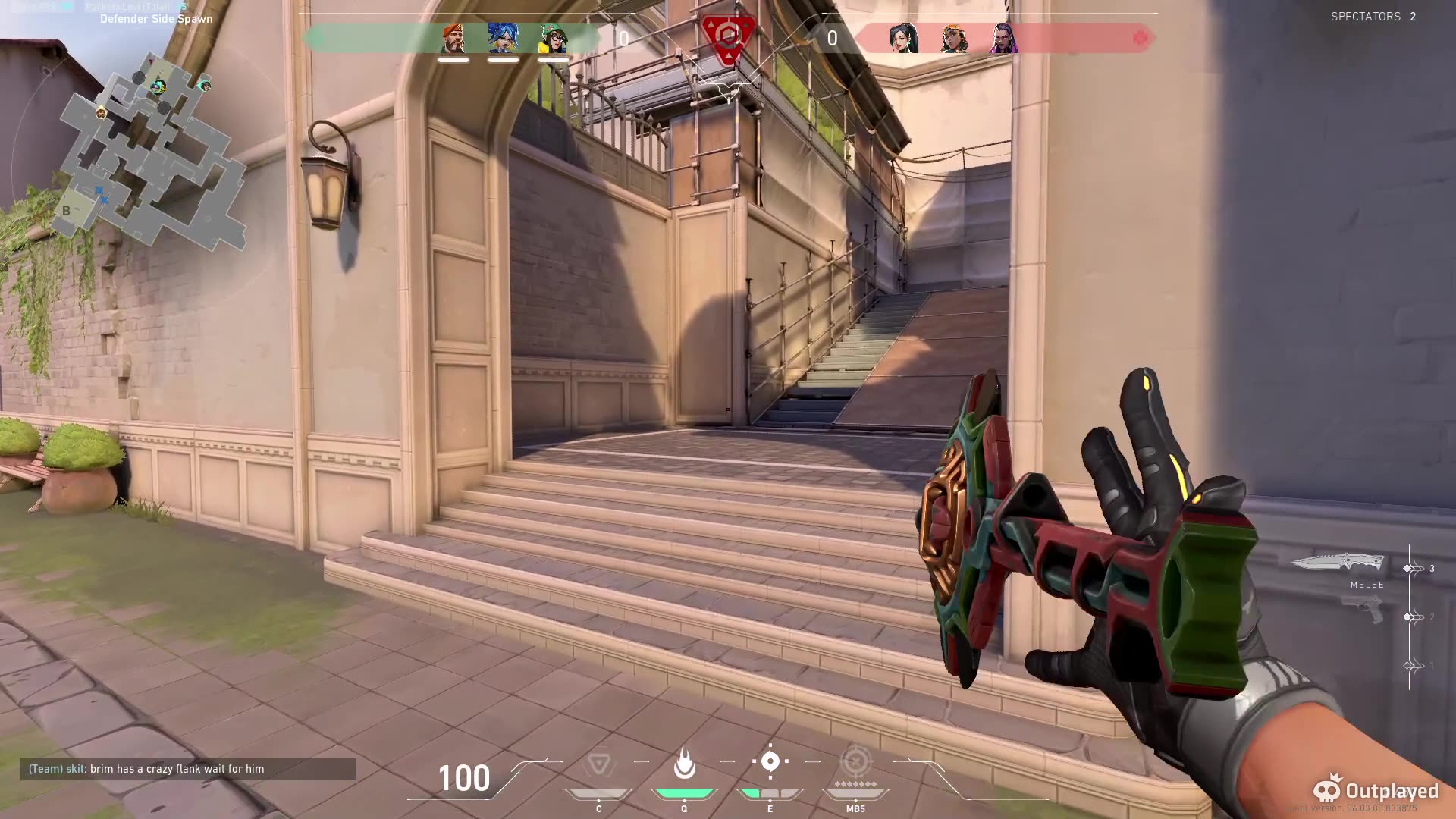Click the health value showing 100
The width and height of the screenshot is (1456, 819).
coord(464,778)
